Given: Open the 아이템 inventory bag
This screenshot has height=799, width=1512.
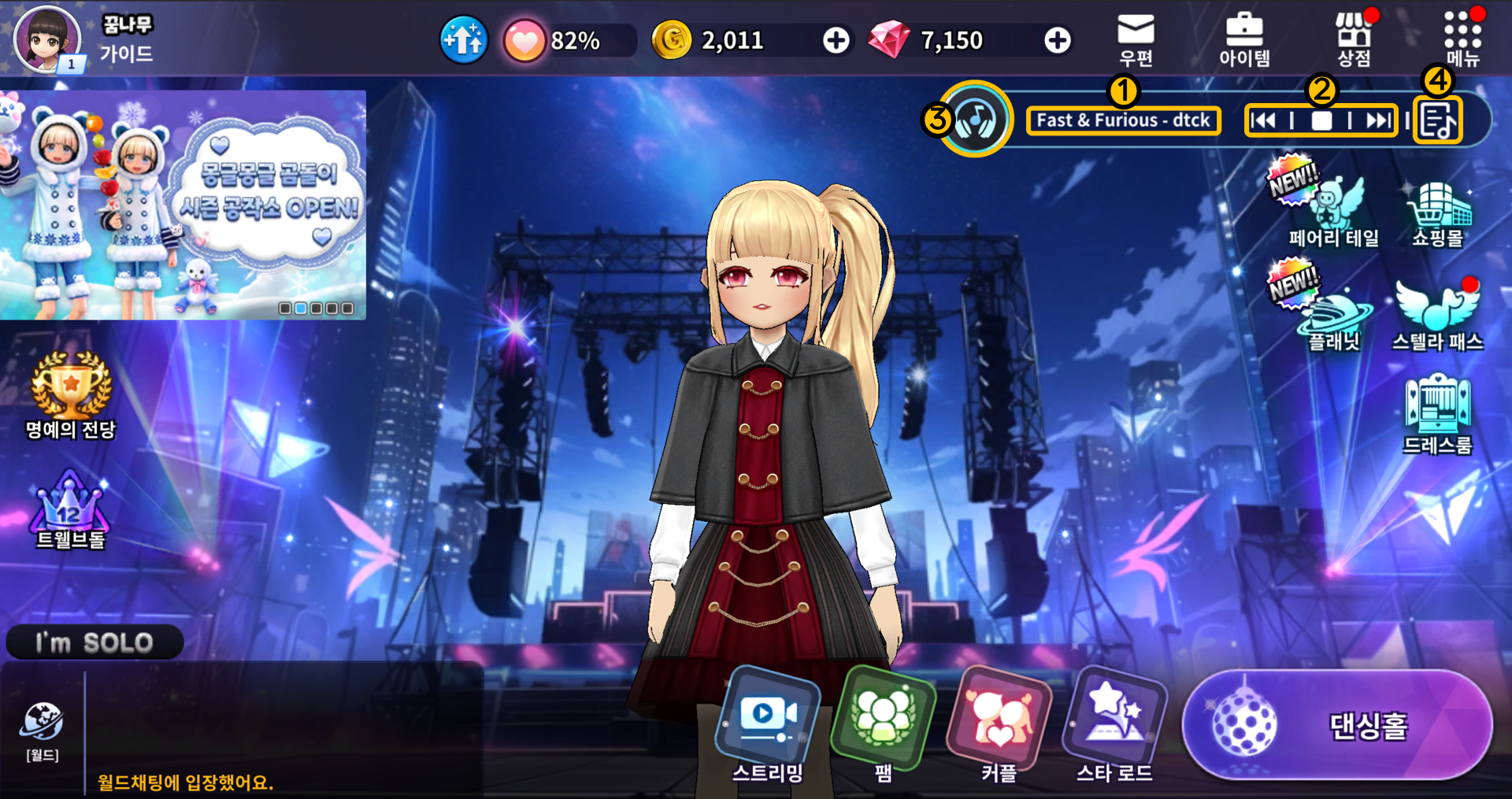Looking at the screenshot, I should [x=1244, y=39].
